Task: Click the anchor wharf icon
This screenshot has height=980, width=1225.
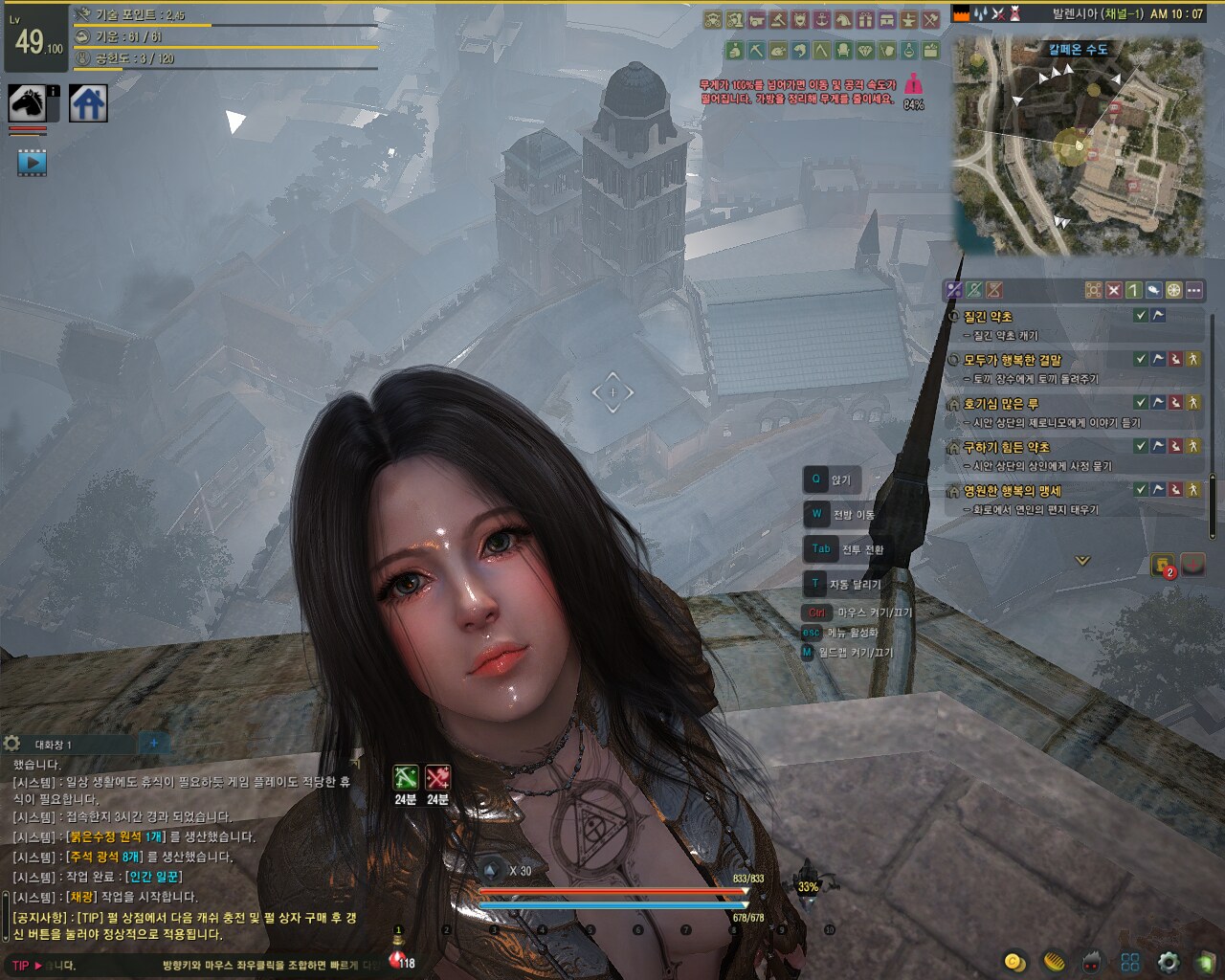Action: coord(821,20)
